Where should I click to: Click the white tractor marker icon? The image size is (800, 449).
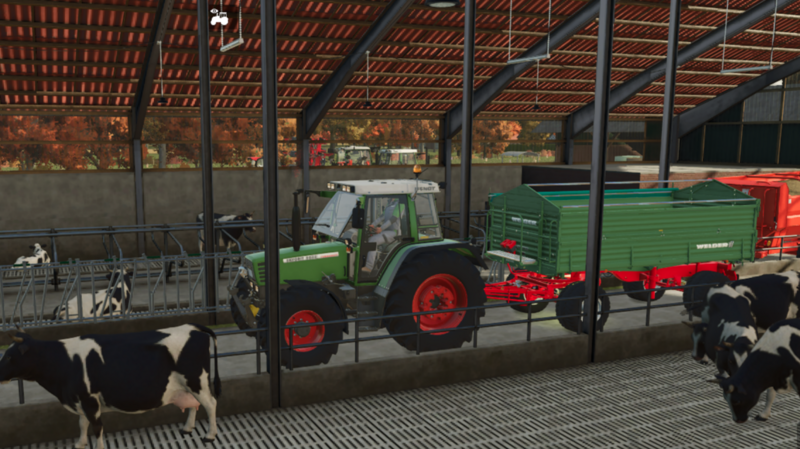coord(219,17)
